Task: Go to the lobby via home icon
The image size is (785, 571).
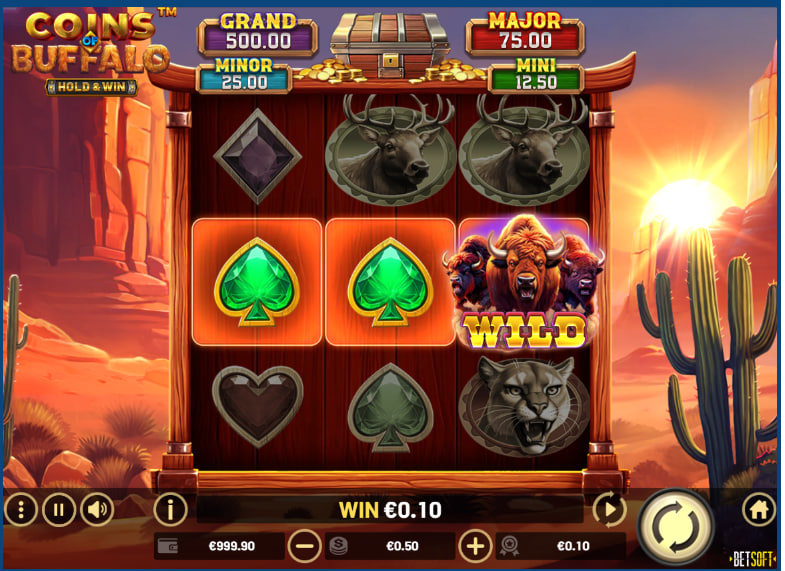Action: (759, 510)
